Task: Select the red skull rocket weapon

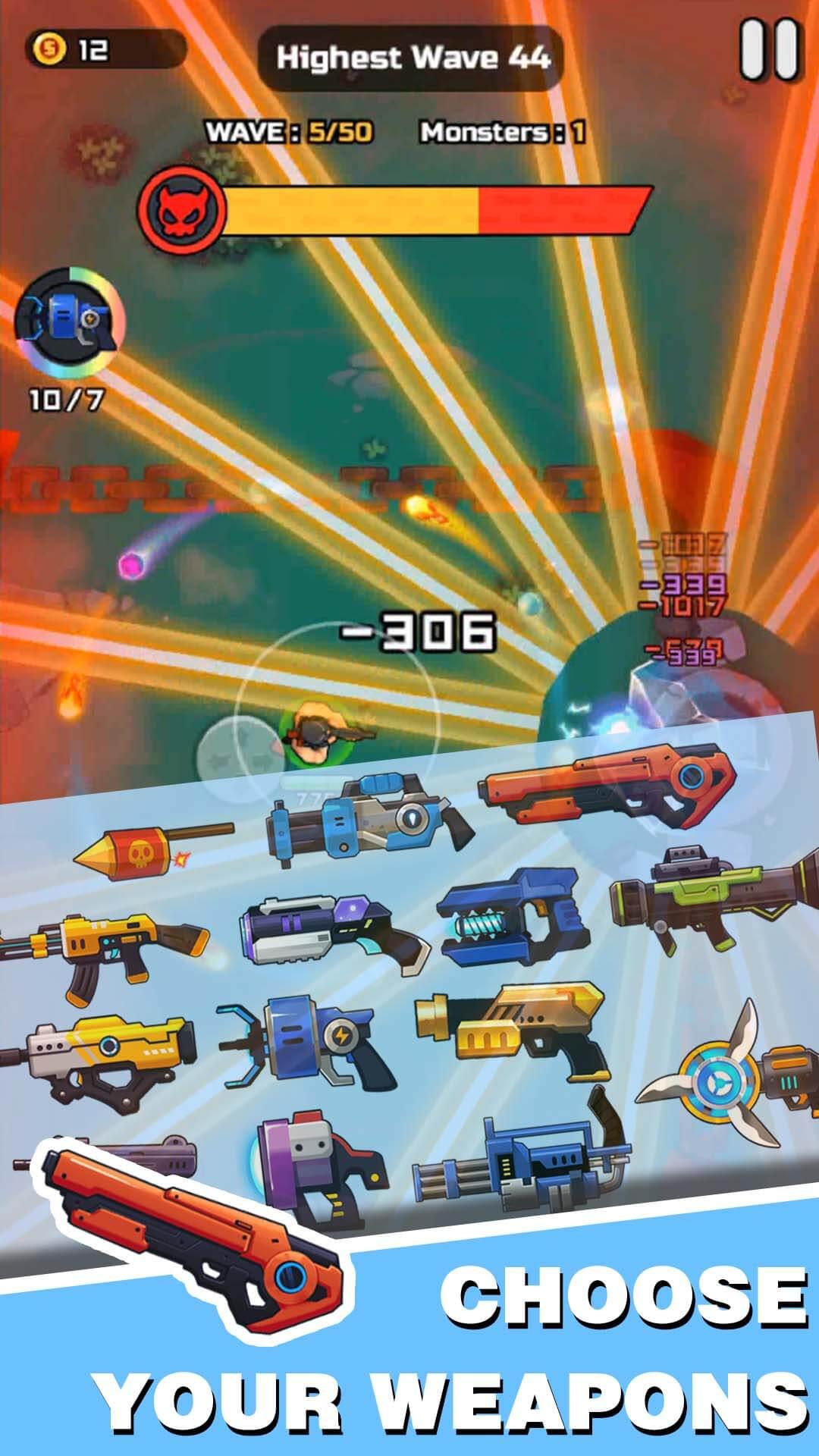Action: click(144, 850)
